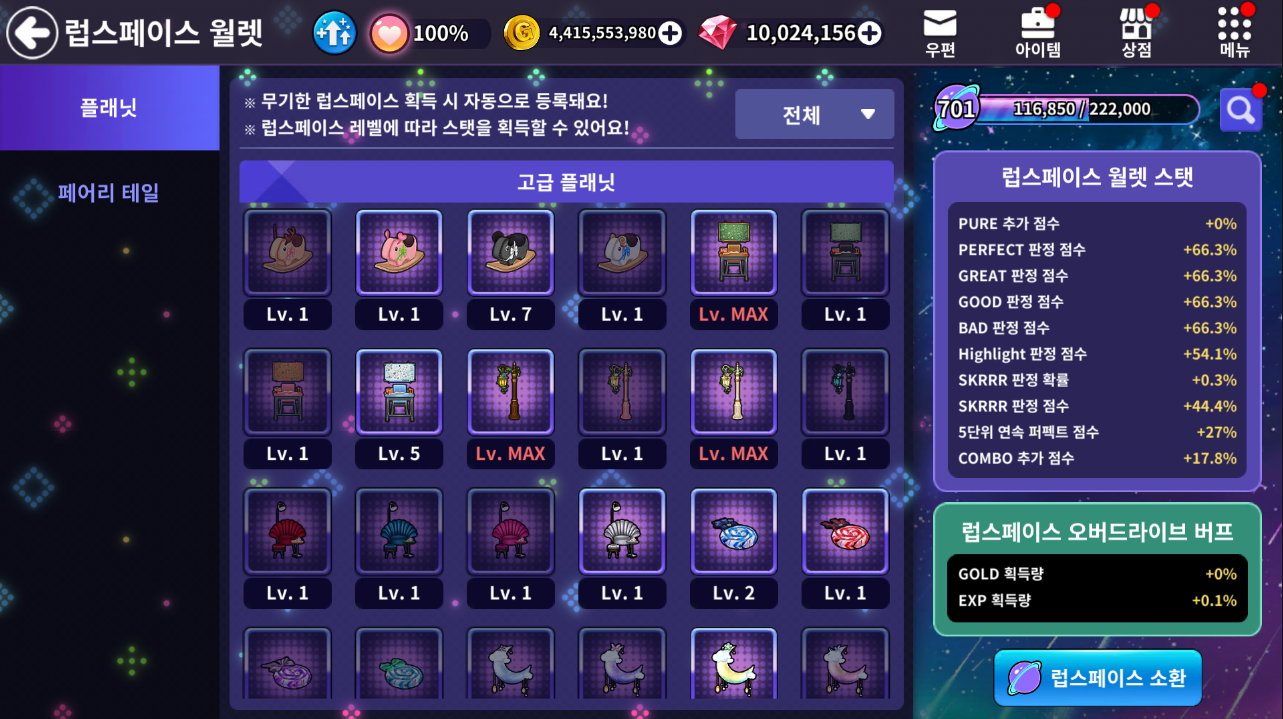Image resolution: width=1283 pixels, height=719 pixels.
Task: Click the magnifying glass search button
Action: [1240, 110]
